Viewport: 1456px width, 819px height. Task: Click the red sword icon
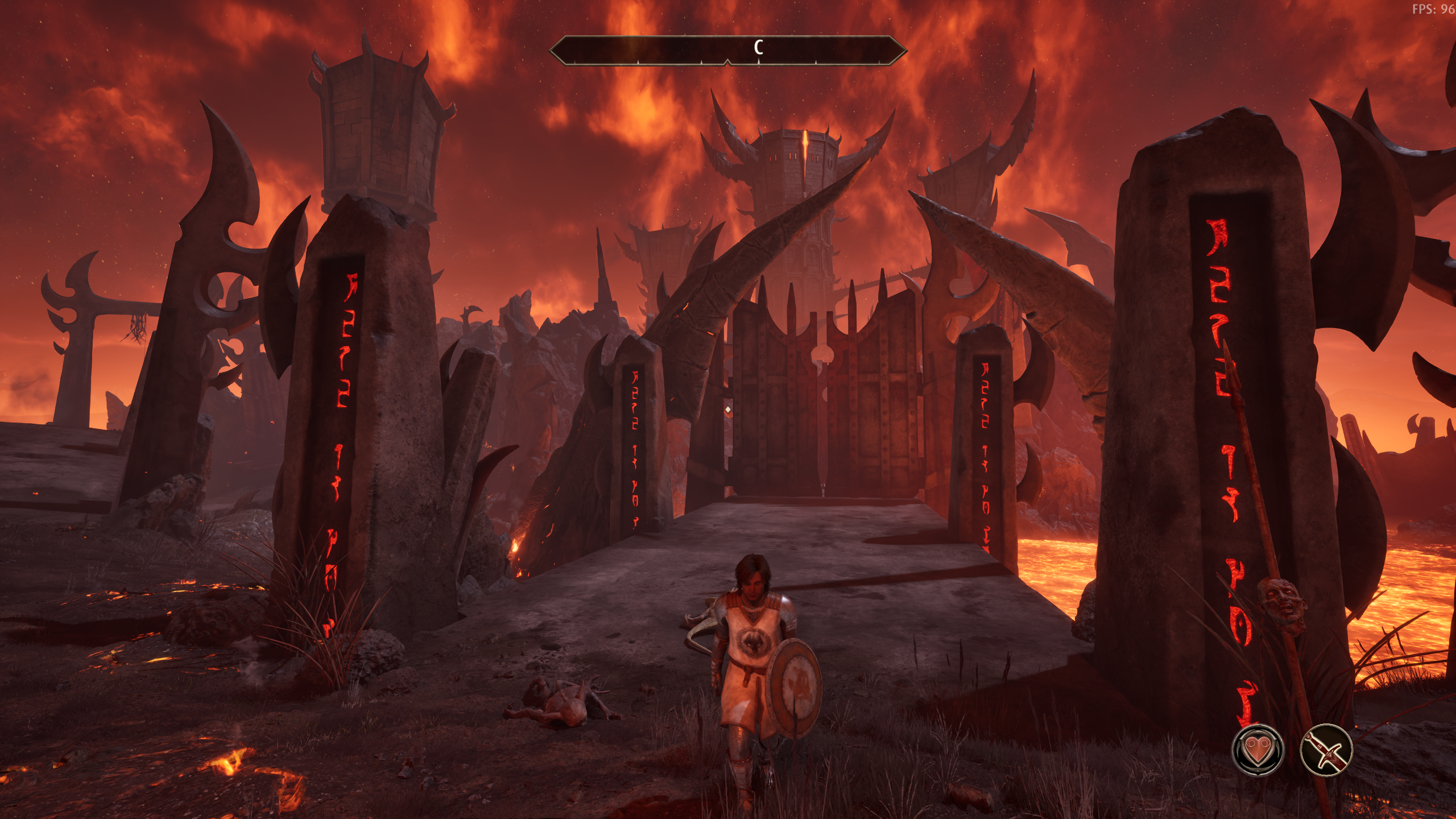[x=1326, y=750]
